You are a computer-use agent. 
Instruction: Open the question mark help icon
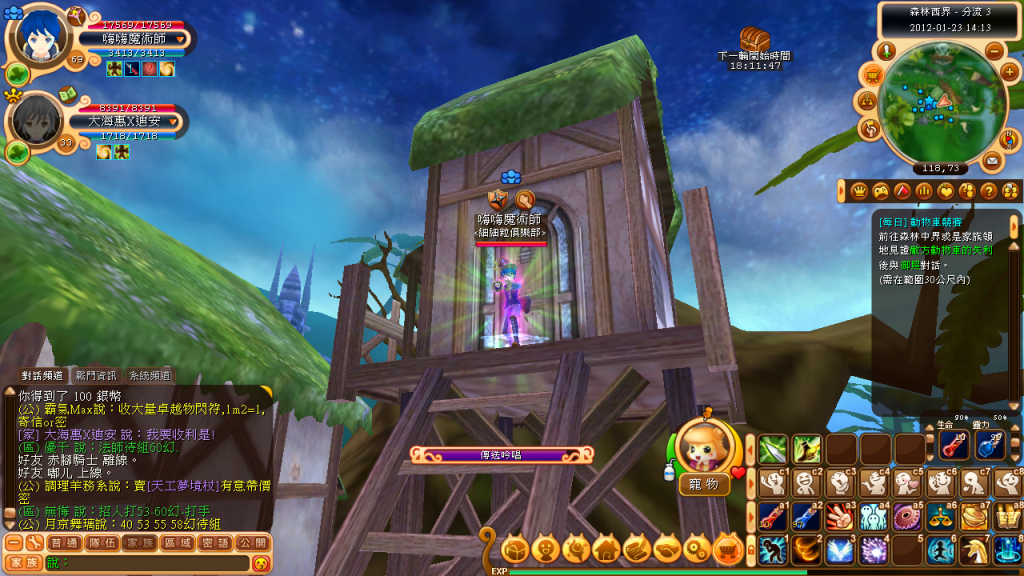click(x=987, y=190)
